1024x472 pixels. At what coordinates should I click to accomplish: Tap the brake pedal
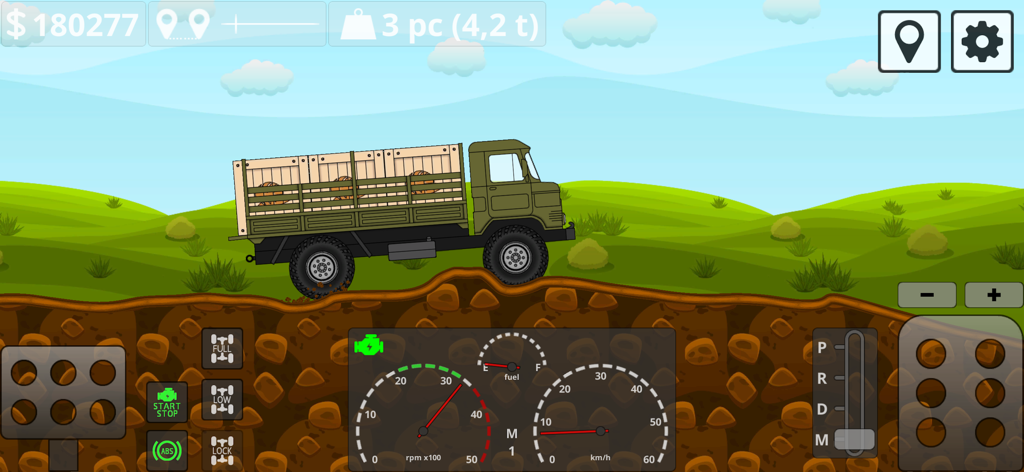point(63,391)
